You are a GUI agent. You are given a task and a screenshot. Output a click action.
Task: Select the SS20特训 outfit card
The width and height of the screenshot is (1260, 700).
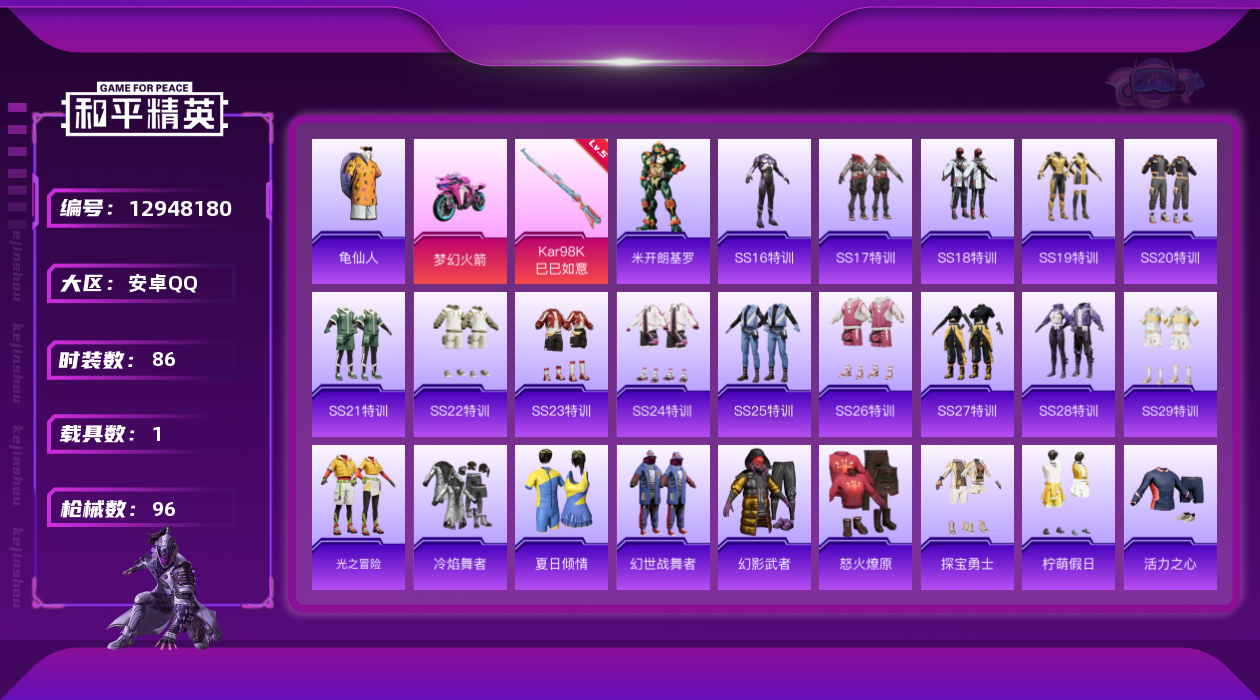[1170, 211]
